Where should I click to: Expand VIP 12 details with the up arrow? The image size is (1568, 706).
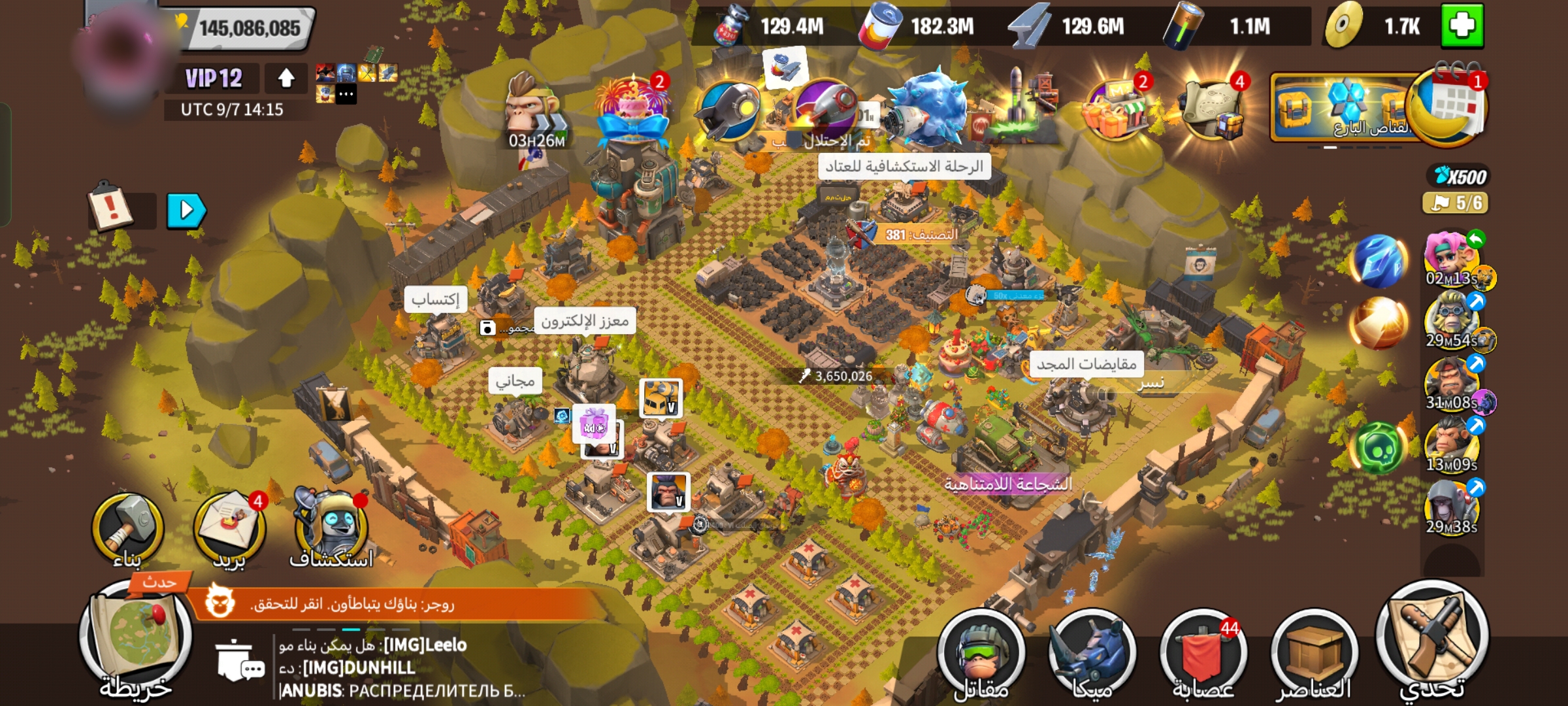pyautogui.click(x=286, y=78)
